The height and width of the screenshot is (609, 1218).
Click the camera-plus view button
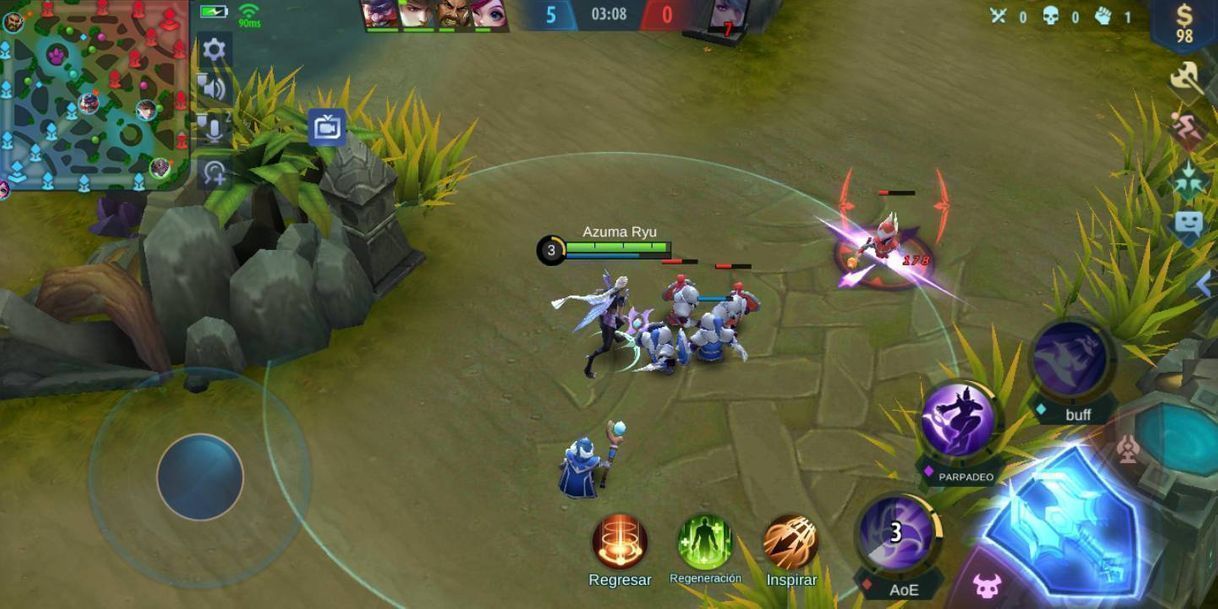coord(213,172)
